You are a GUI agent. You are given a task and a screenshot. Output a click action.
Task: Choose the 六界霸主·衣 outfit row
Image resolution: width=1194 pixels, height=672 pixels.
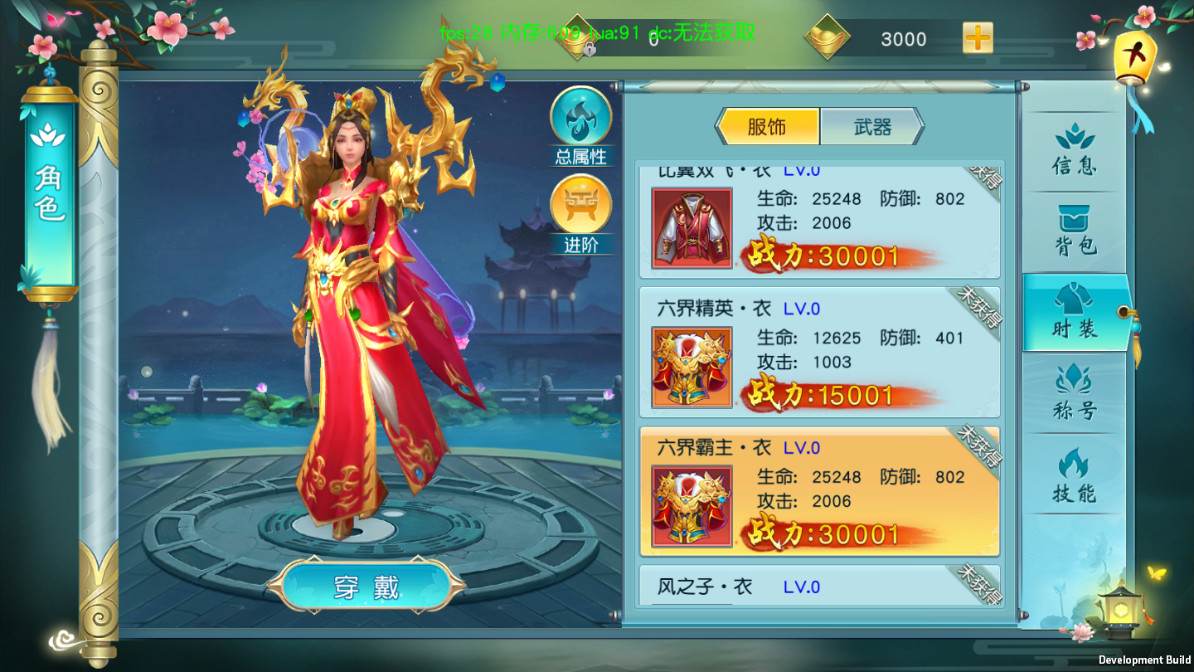(x=820, y=491)
